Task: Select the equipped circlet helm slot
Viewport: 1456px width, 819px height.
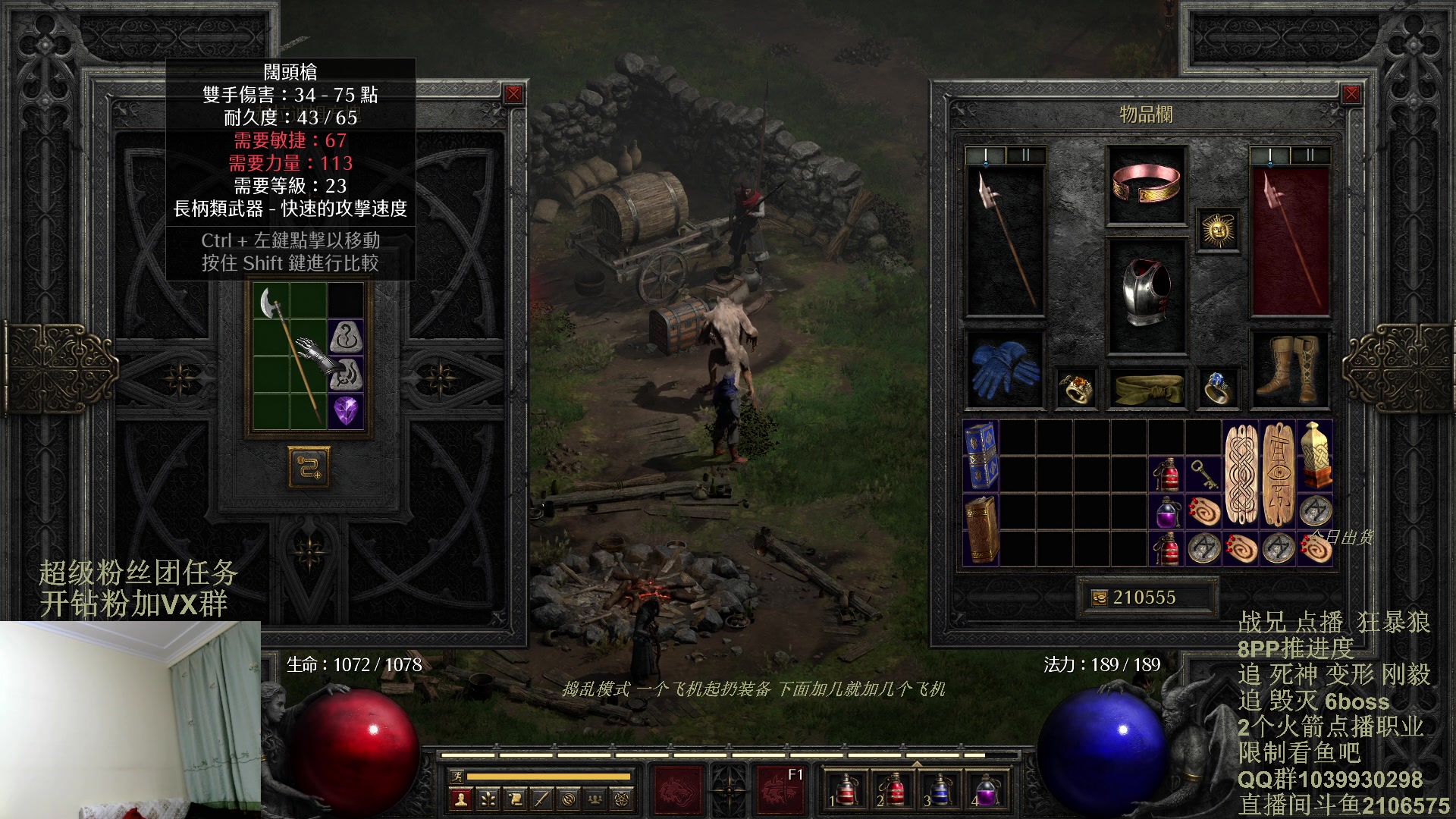Action: (x=1146, y=184)
